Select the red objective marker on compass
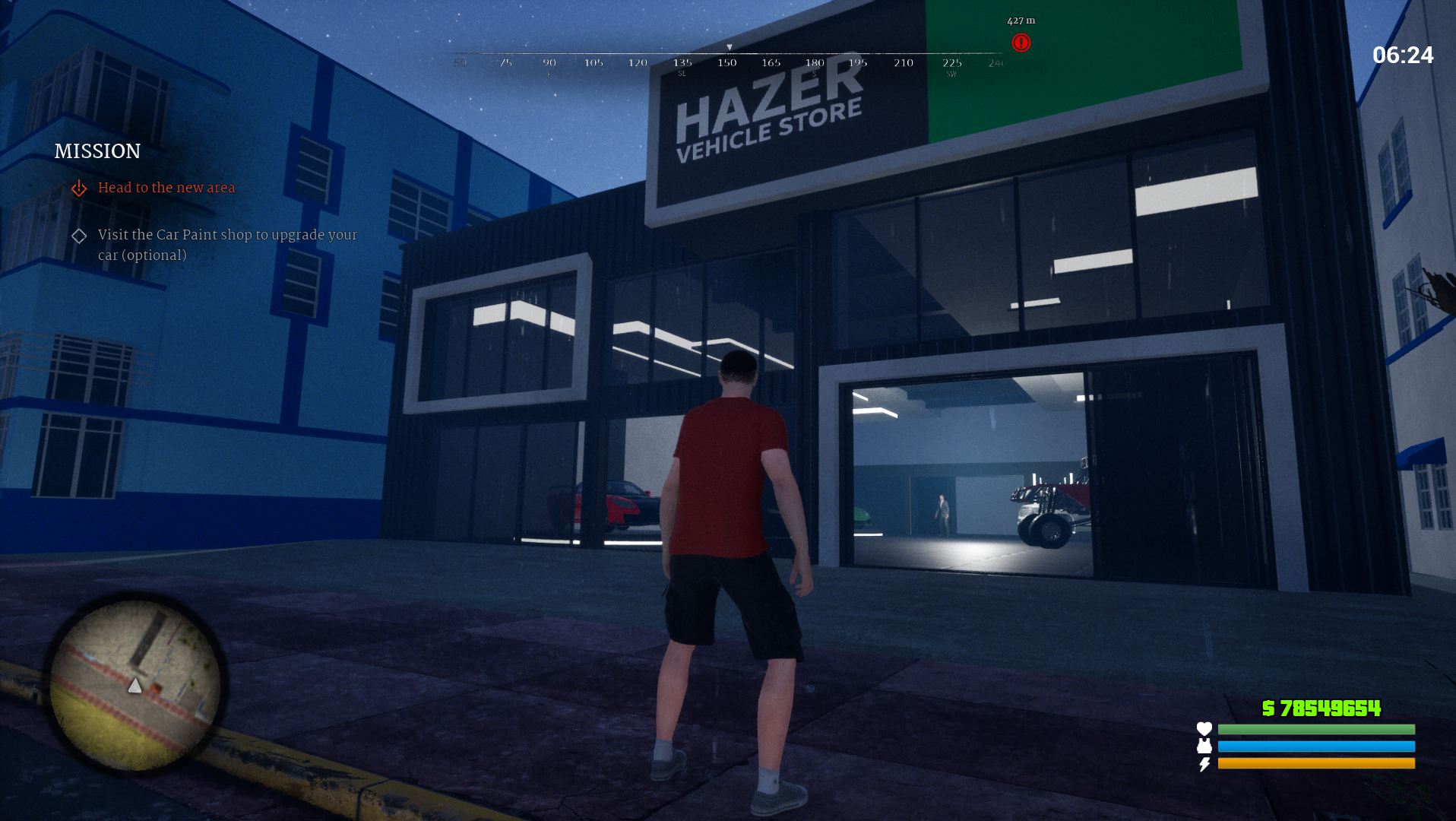 [x=1021, y=43]
